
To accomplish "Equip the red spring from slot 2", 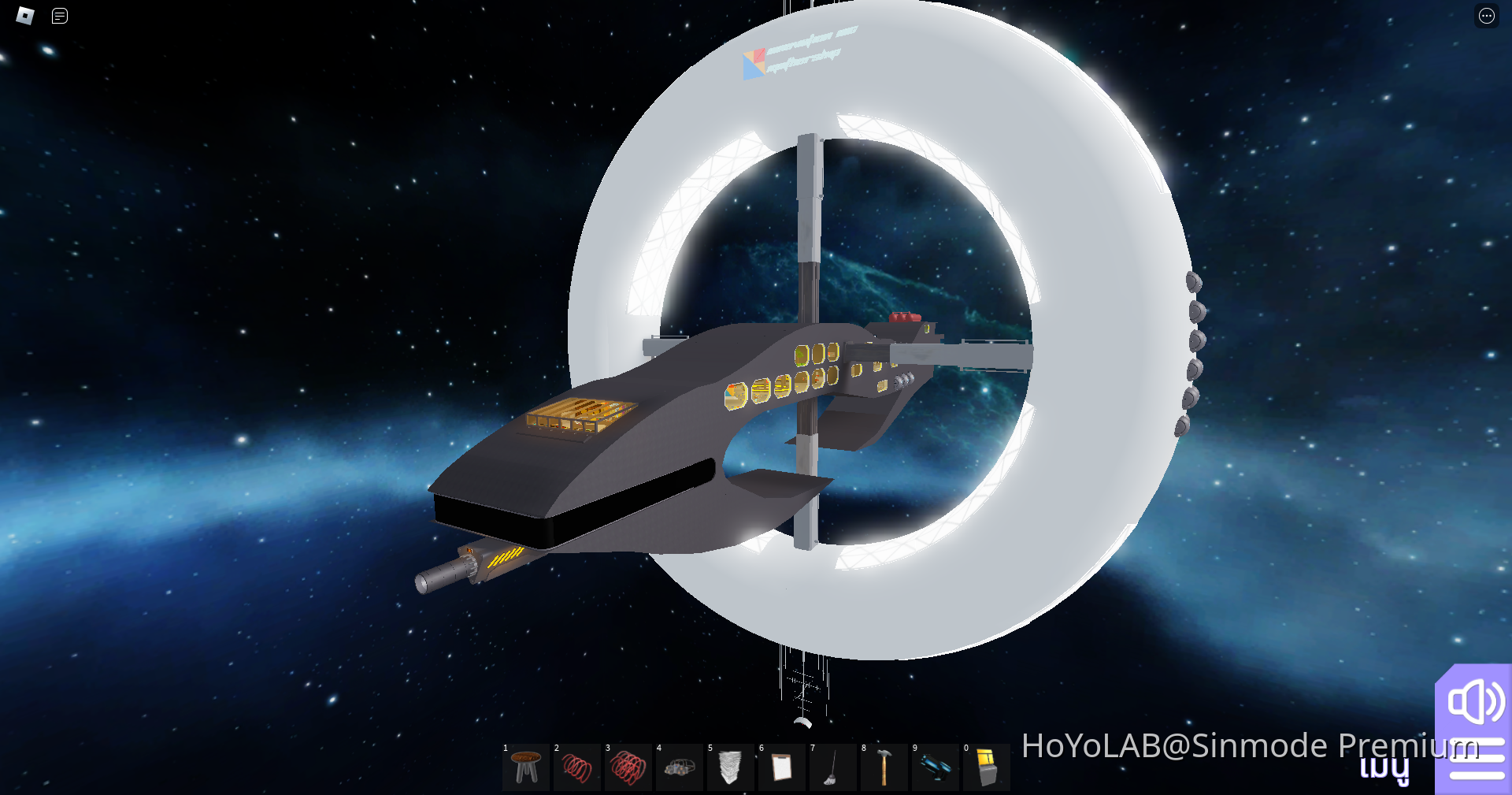I will click(x=577, y=767).
